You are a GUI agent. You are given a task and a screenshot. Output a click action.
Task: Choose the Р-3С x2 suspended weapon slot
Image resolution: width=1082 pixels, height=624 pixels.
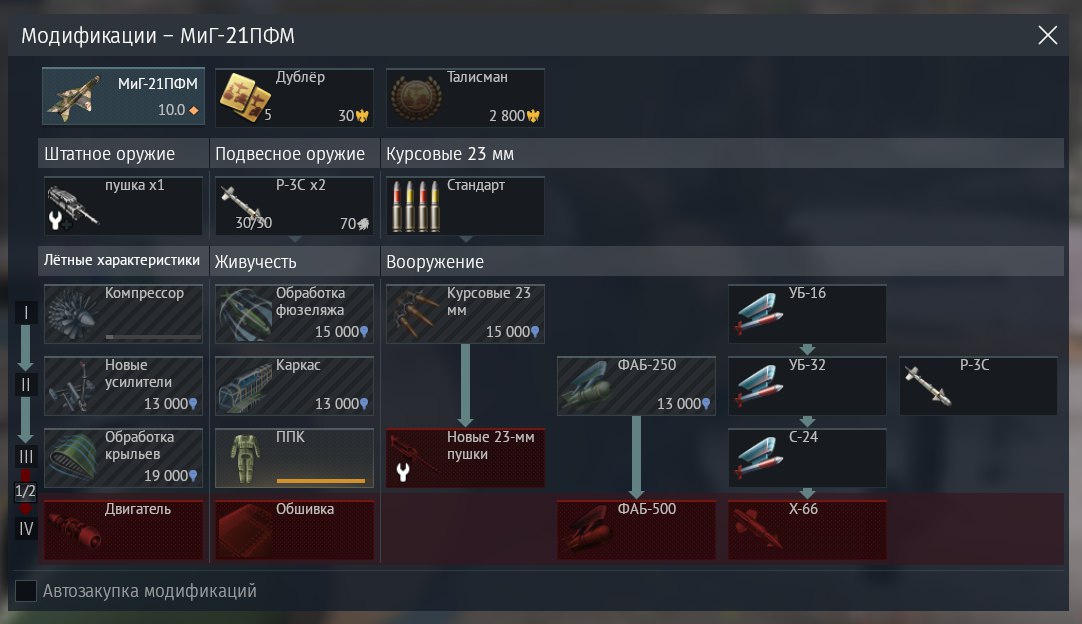point(294,206)
